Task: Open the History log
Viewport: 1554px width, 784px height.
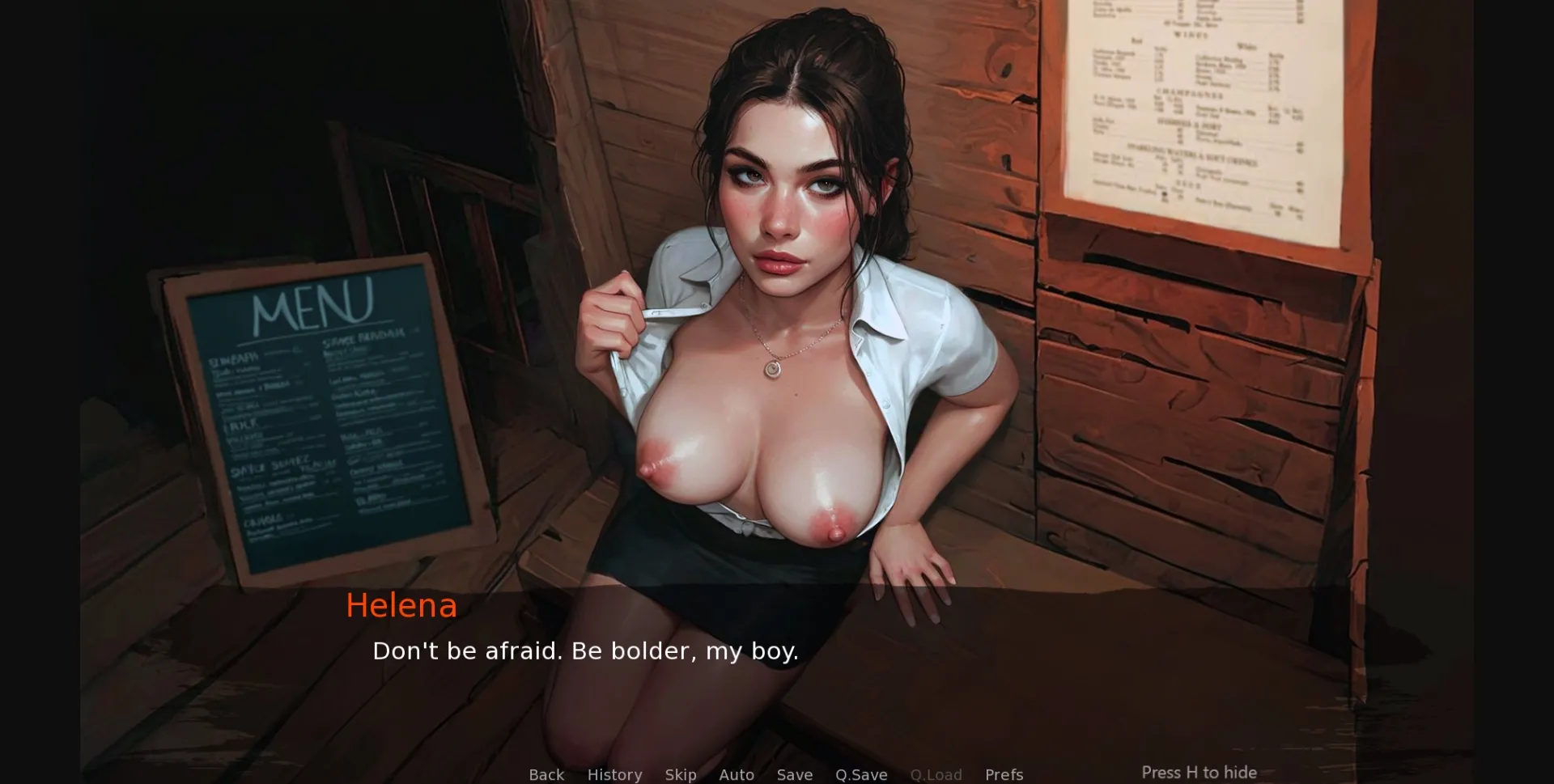Action: (x=614, y=774)
